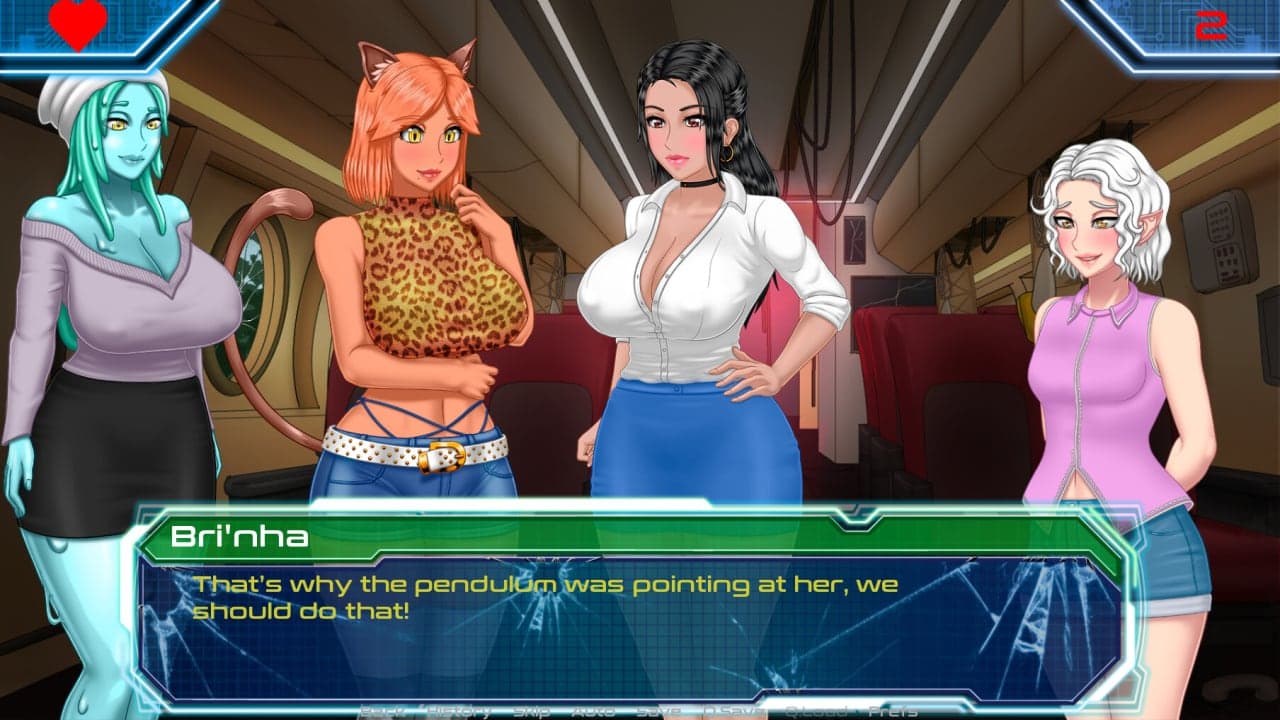
Task: Open the Prefs settings
Action: pyautogui.click(x=892, y=711)
